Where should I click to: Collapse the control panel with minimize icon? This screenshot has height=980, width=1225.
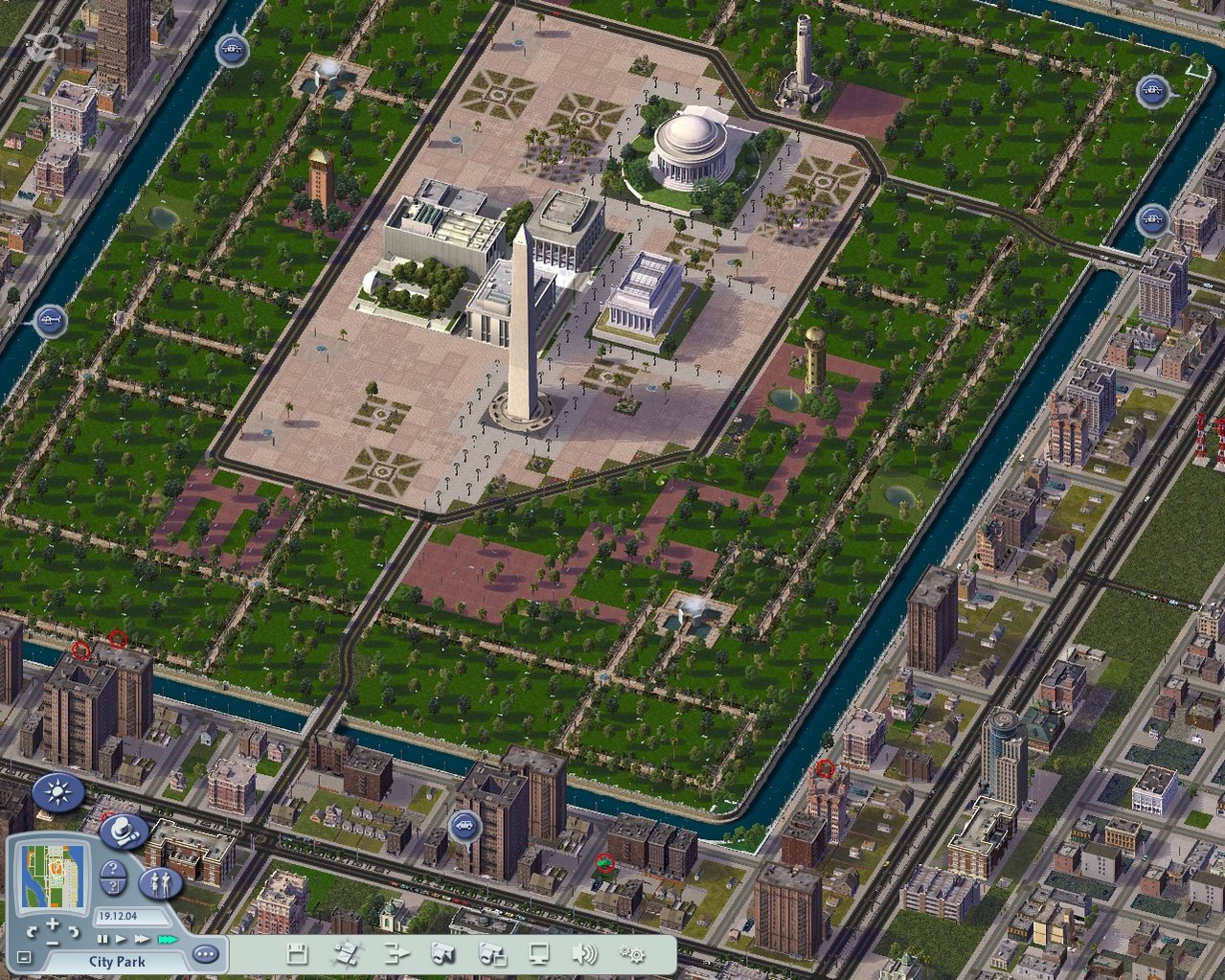point(24,958)
